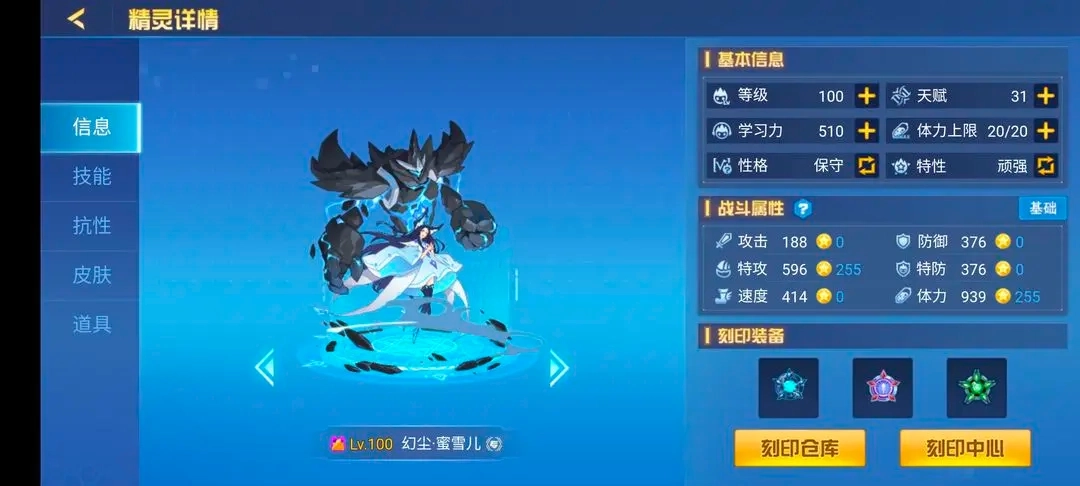View the next spirit with right arrow

point(559,368)
